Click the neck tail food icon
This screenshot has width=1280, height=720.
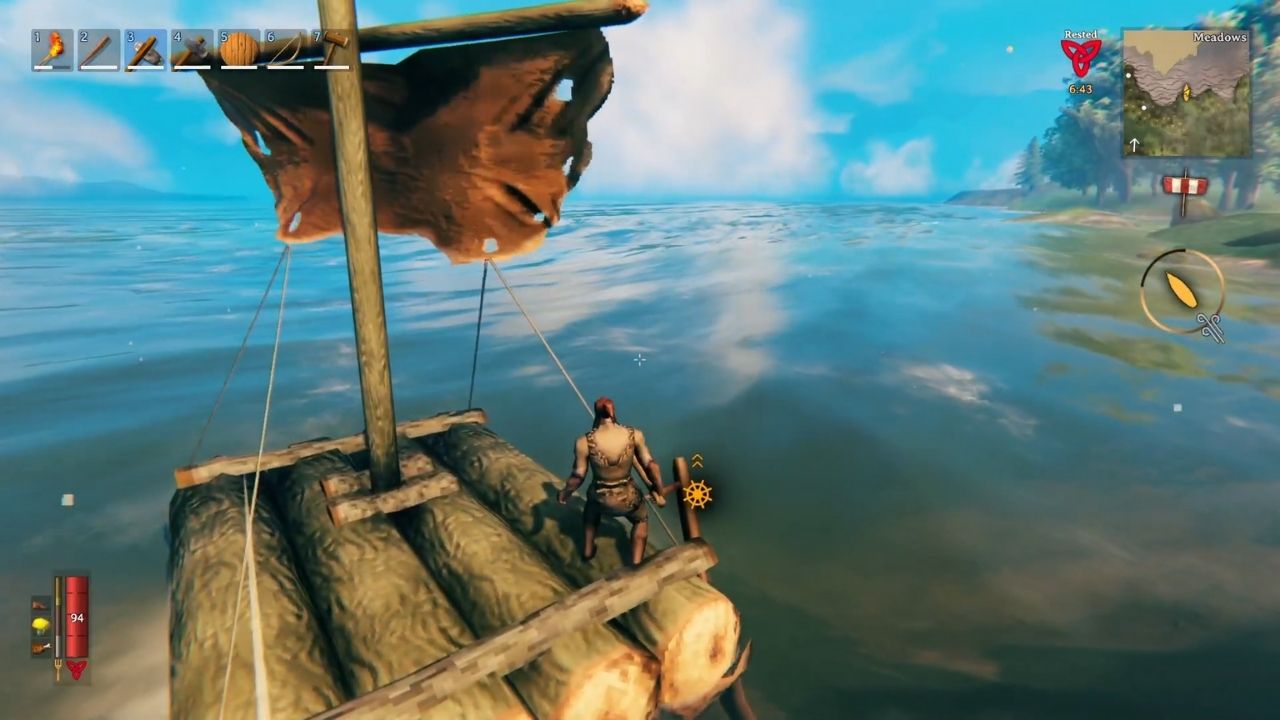tap(39, 648)
